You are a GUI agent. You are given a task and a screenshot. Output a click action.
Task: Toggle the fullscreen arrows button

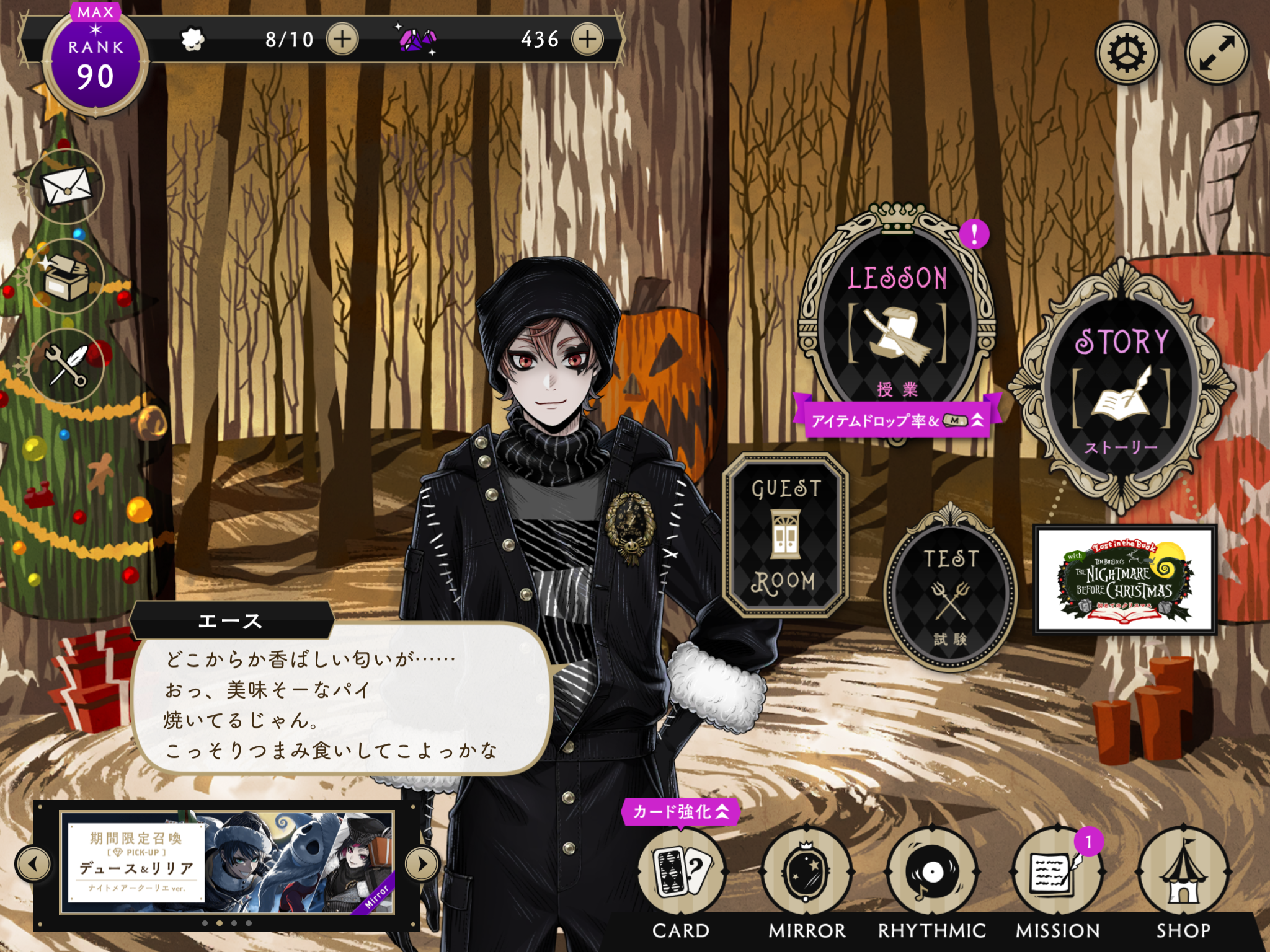[1217, 53]
